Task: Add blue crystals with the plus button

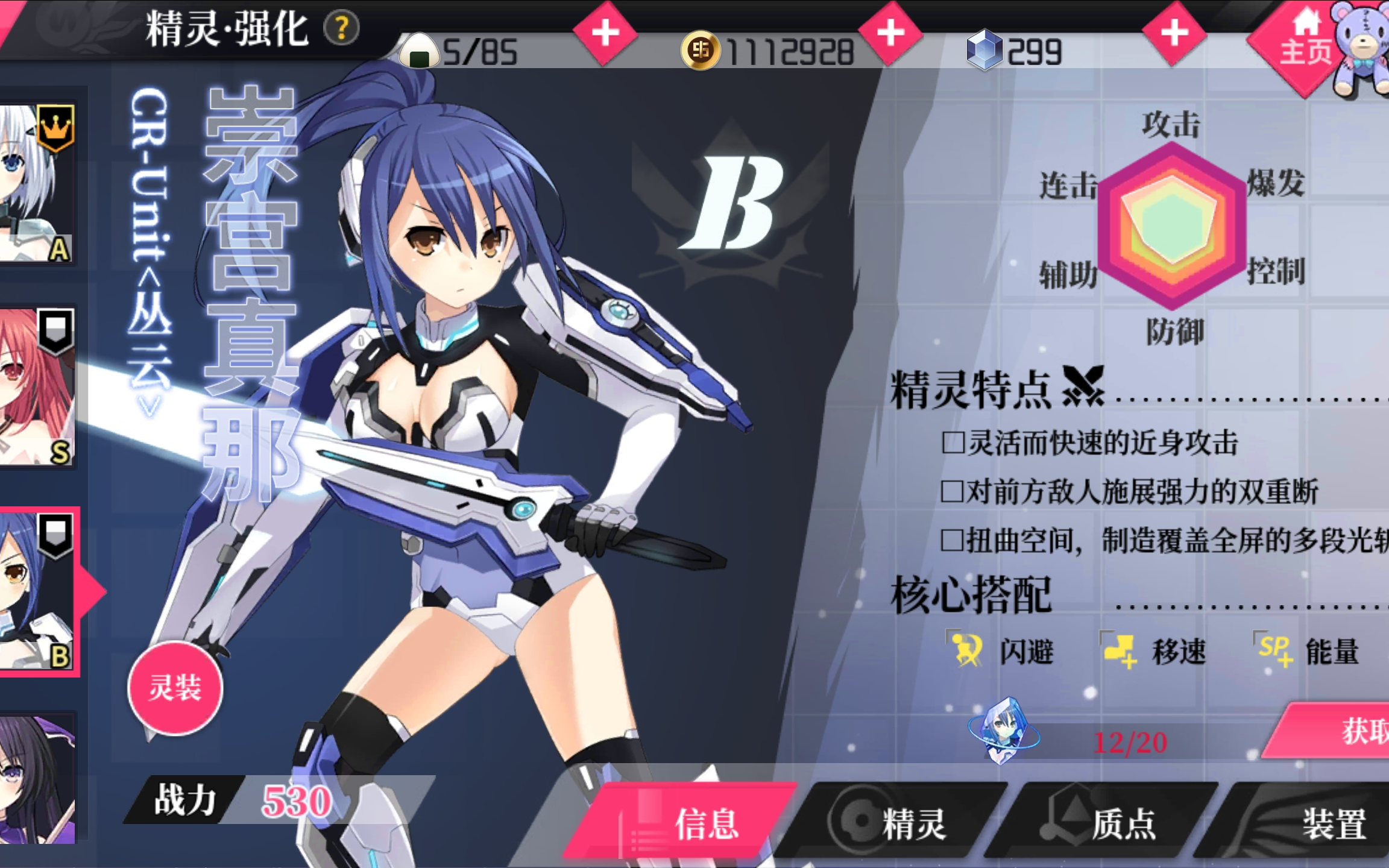Action: [1174, 33]
